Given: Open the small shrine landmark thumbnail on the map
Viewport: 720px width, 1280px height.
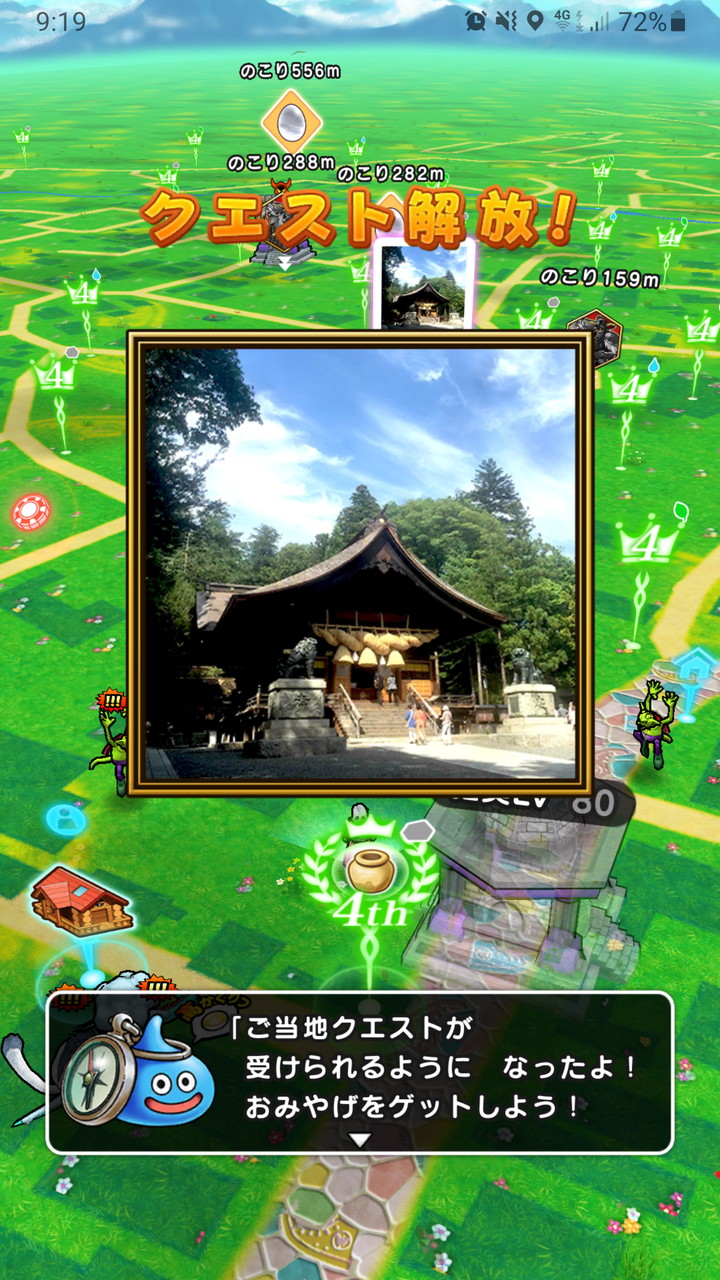Looking at the screenshot, I should point(424,283).
